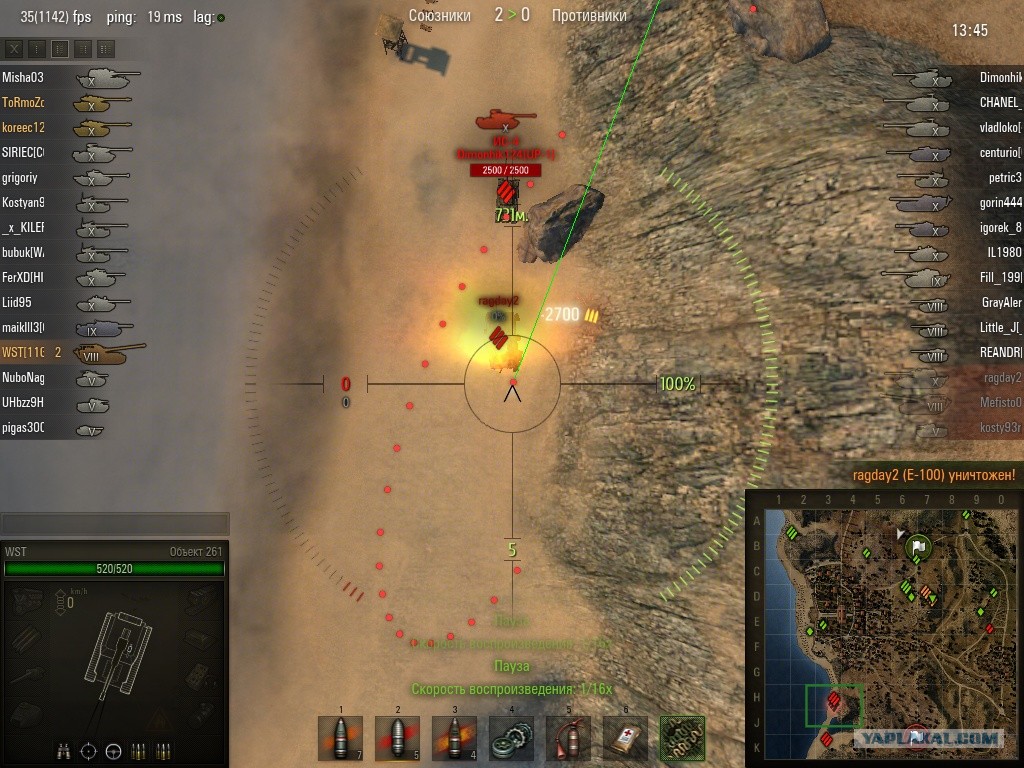Image resolution: width=1024 pixels, height=768 pixels.
Task: Select shell slot 2 with 5 rounds
Action: [397, 739]
